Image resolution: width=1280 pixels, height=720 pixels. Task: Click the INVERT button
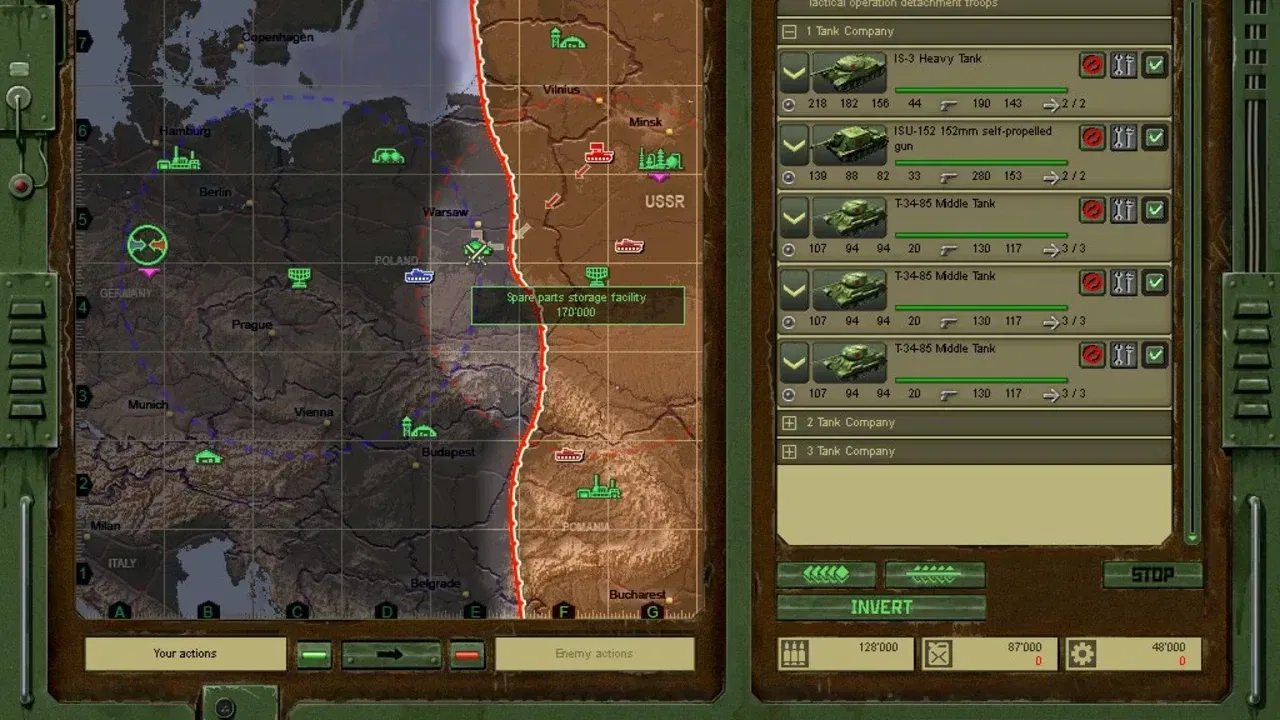pyautogui.click(x=881, y=607)
